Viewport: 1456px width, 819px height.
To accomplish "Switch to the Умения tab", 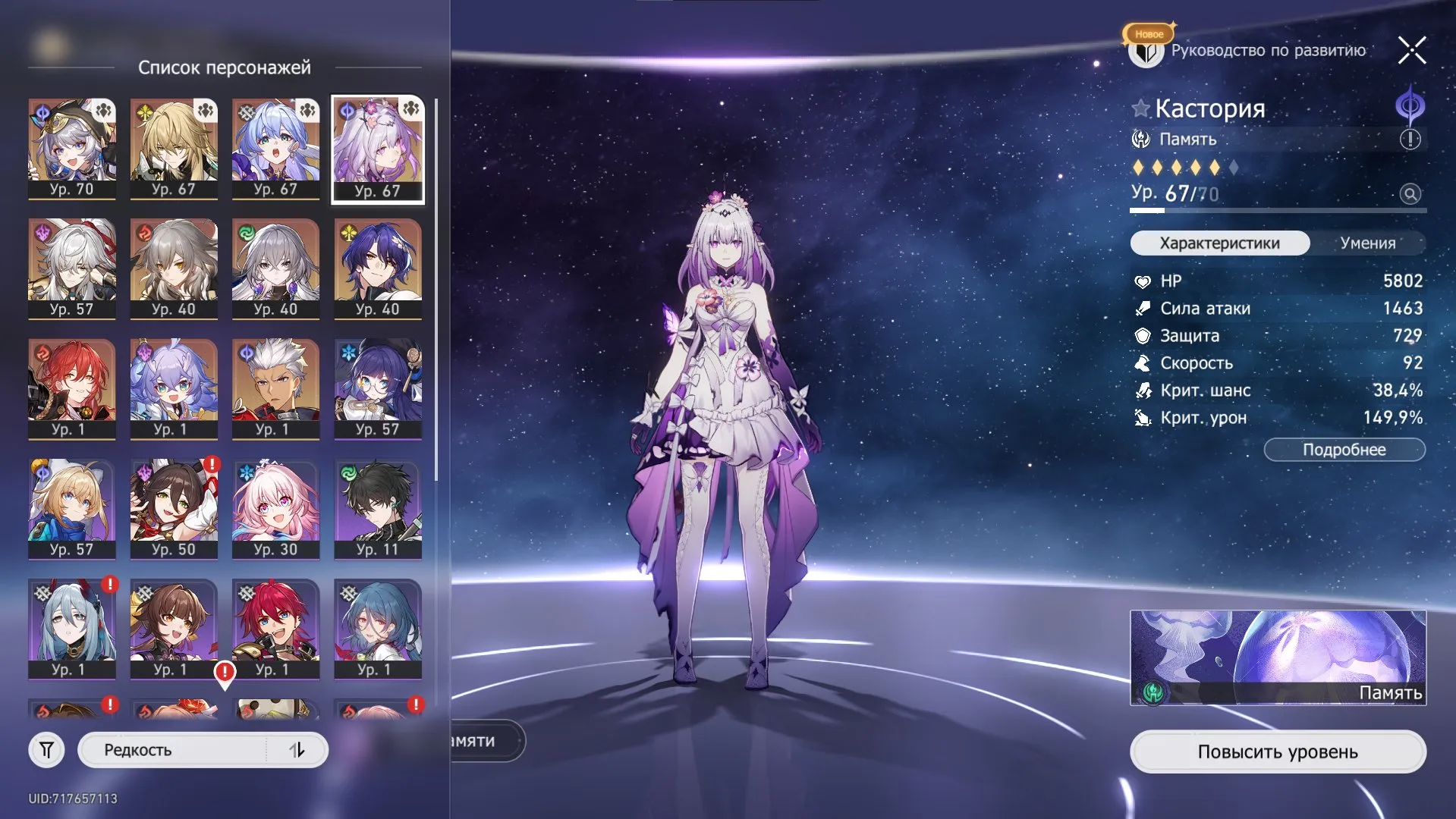I will (x=1370, y=243).
